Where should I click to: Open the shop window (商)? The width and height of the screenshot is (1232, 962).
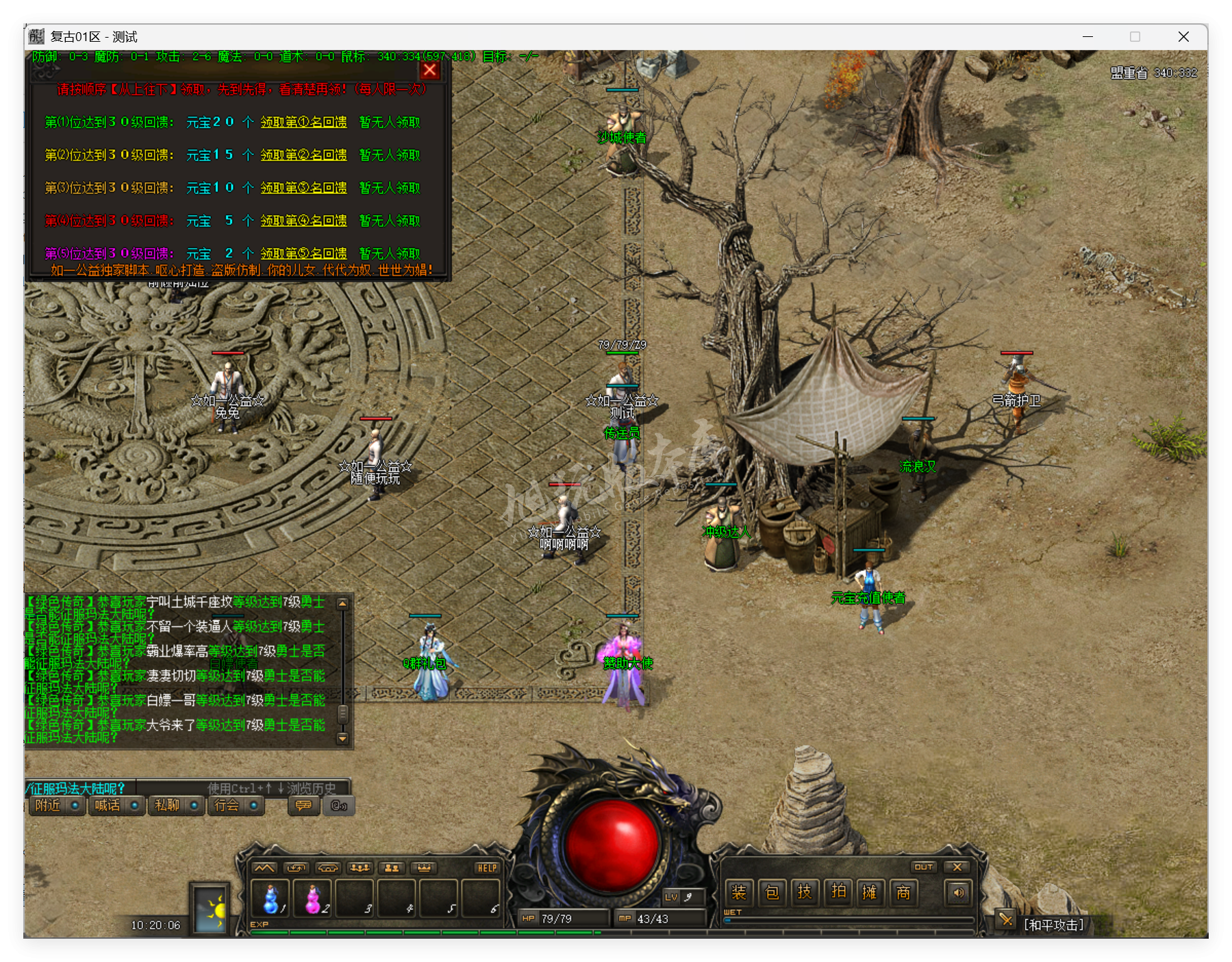coord(904,892)
